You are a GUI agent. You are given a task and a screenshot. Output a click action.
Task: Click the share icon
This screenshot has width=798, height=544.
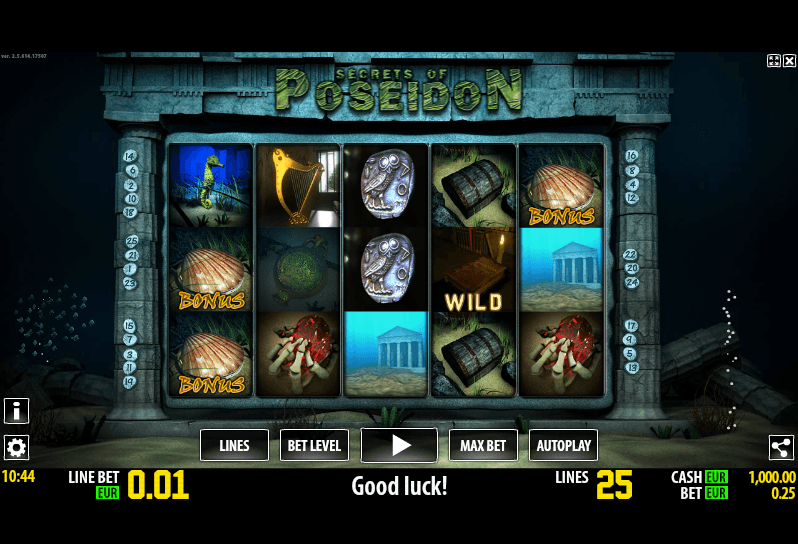click(x=781, y=447)
